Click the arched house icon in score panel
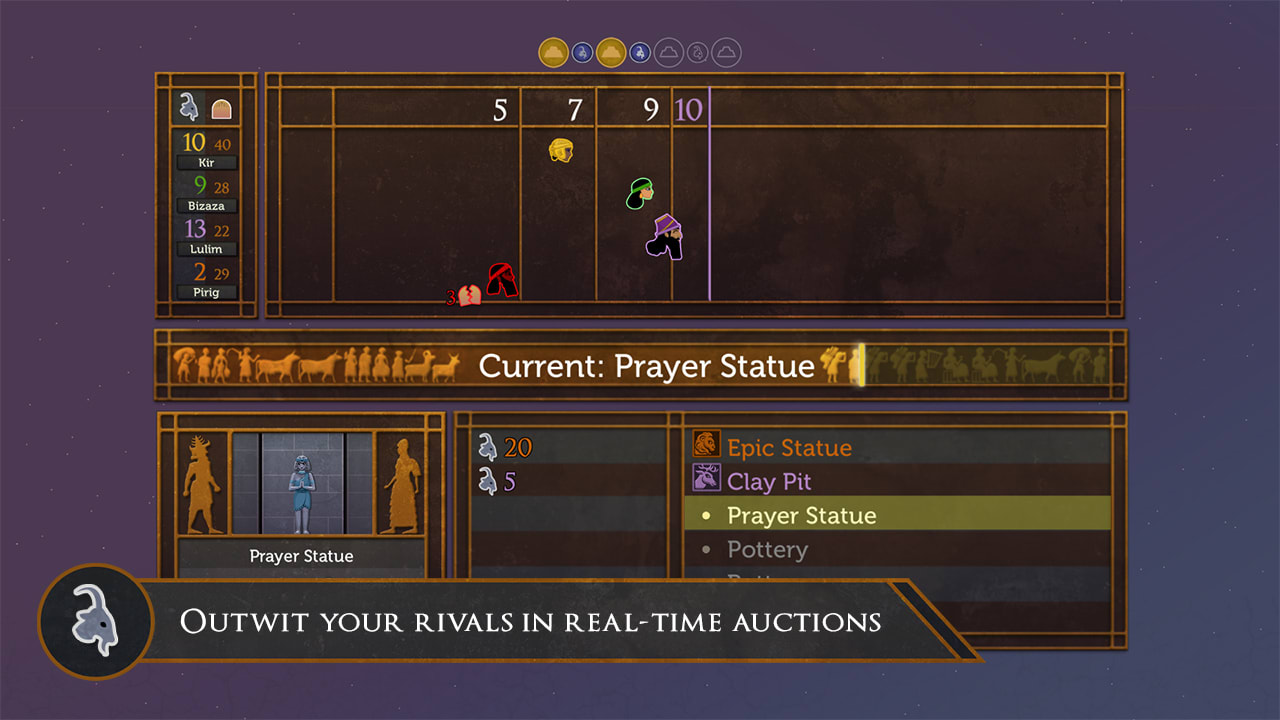 click(x=221, y=108)
